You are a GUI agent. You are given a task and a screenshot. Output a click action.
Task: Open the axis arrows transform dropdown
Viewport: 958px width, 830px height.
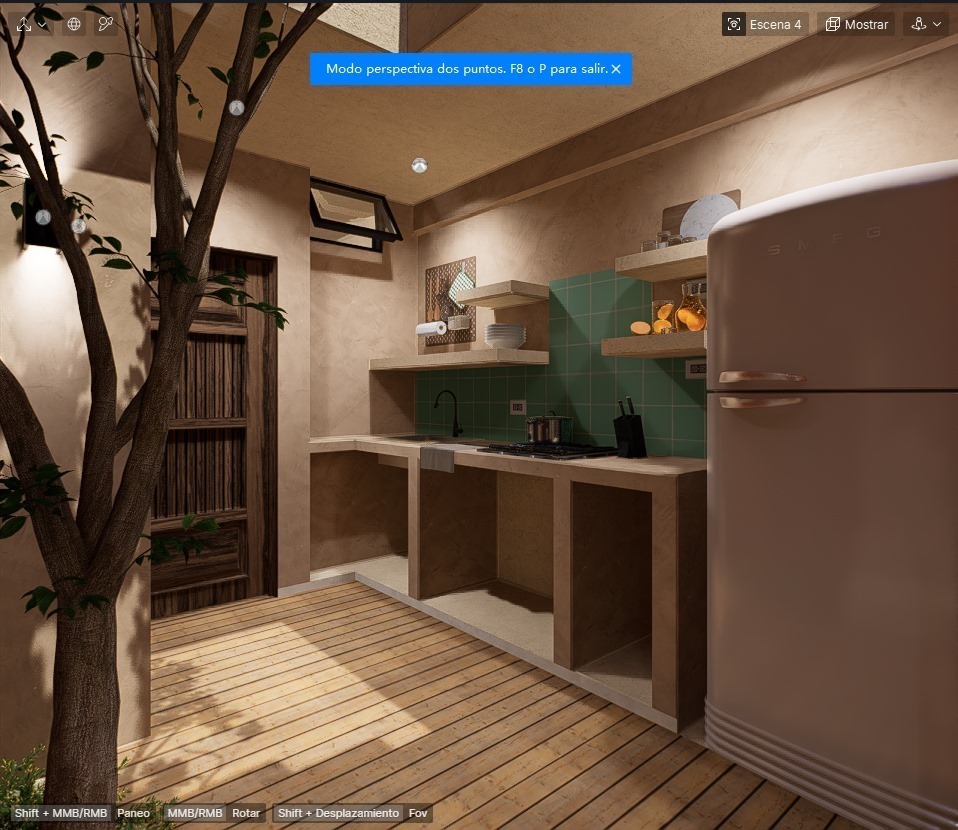[x=30, y=24]
